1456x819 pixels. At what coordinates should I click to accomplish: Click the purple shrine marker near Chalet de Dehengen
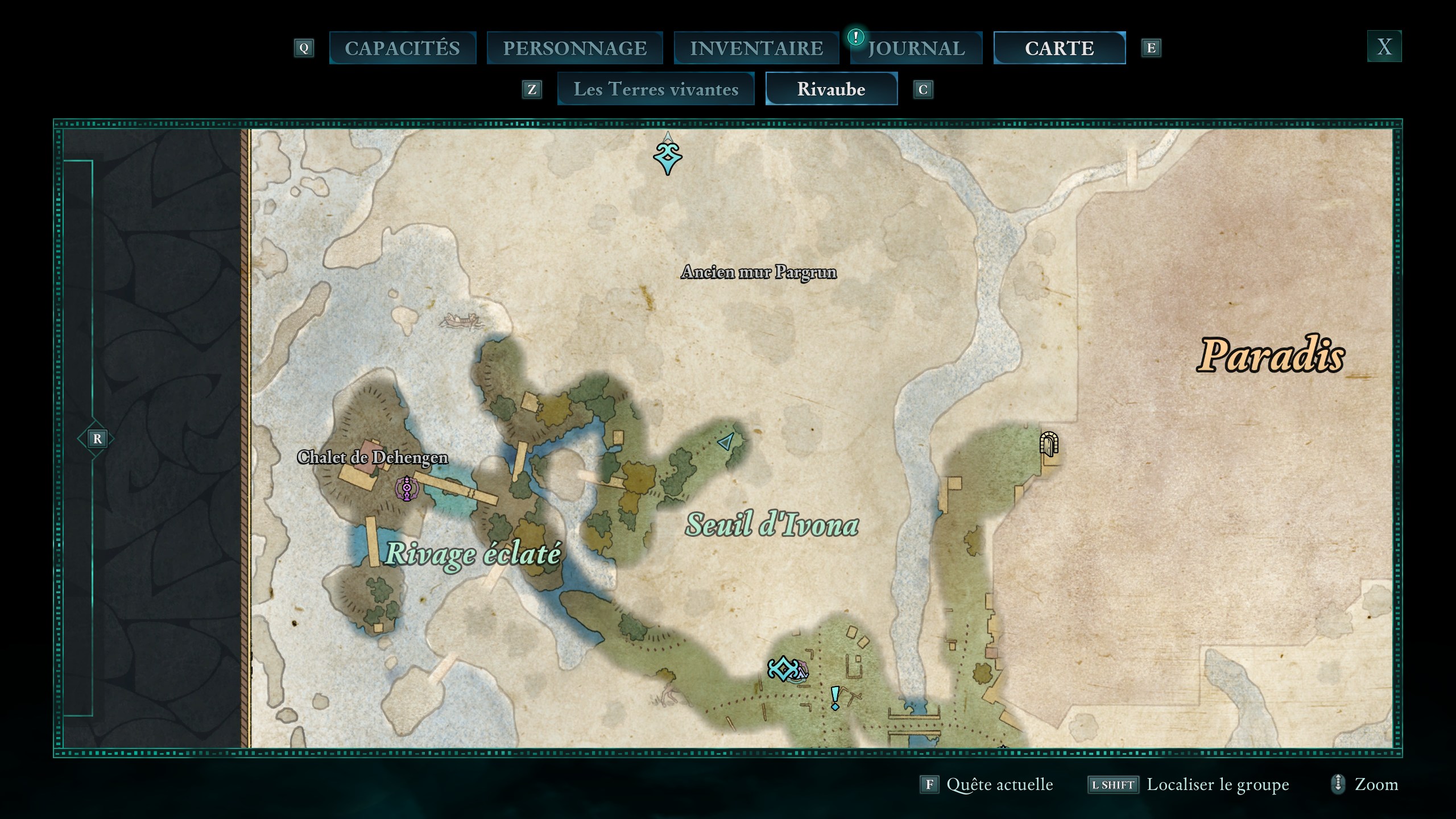407,489
